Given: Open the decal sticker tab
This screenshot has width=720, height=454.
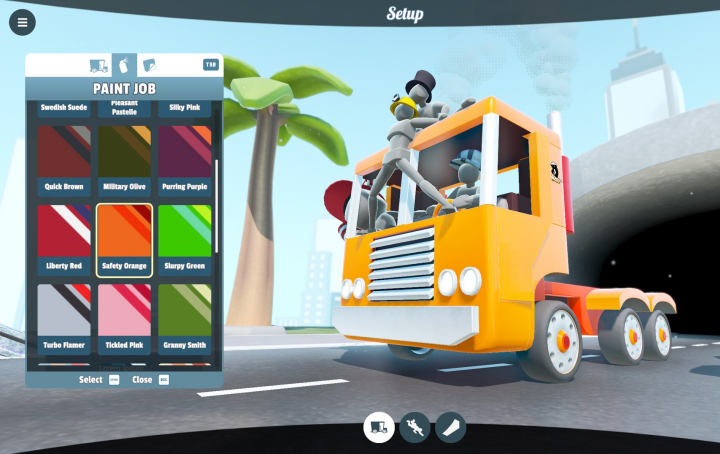Looking at the screenshot, I should click(150, 66).
